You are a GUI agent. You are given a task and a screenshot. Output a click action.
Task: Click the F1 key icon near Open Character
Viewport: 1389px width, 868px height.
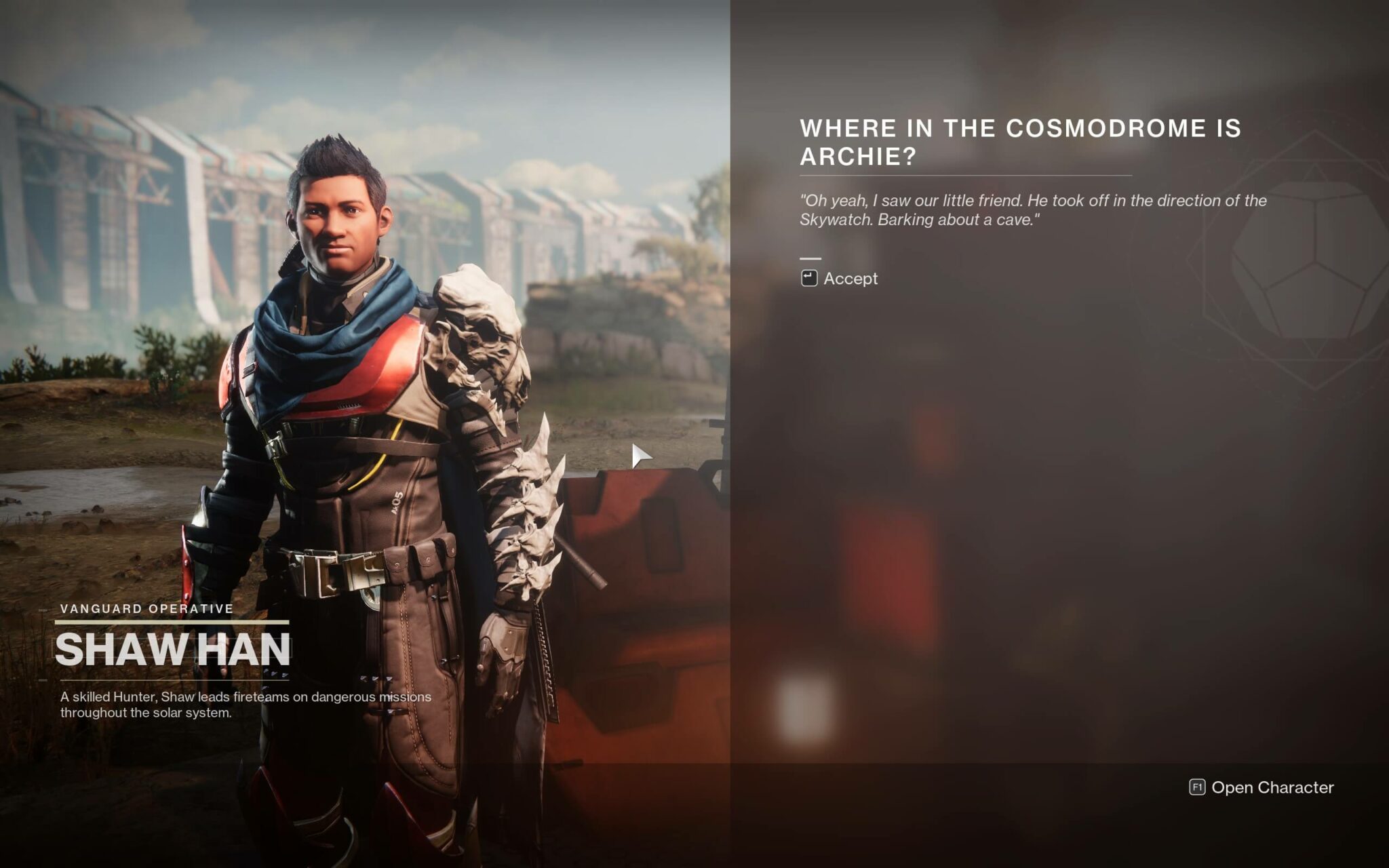point(1198,788)
